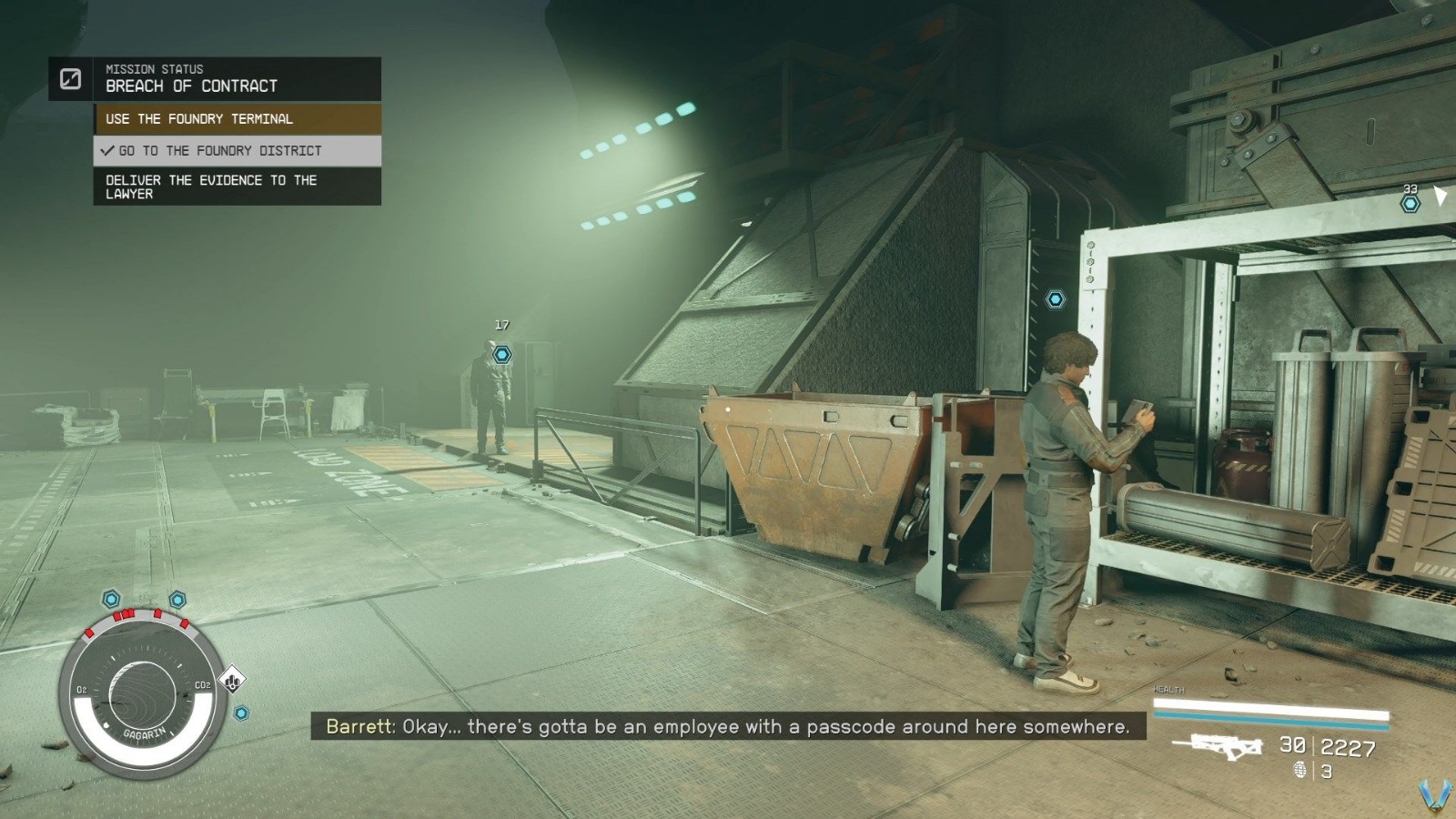1456x819 pixels.
Task: Toggle the checkmark on GO TO THE FOUNDRY DISTRICT
Action: pos(106,151)
